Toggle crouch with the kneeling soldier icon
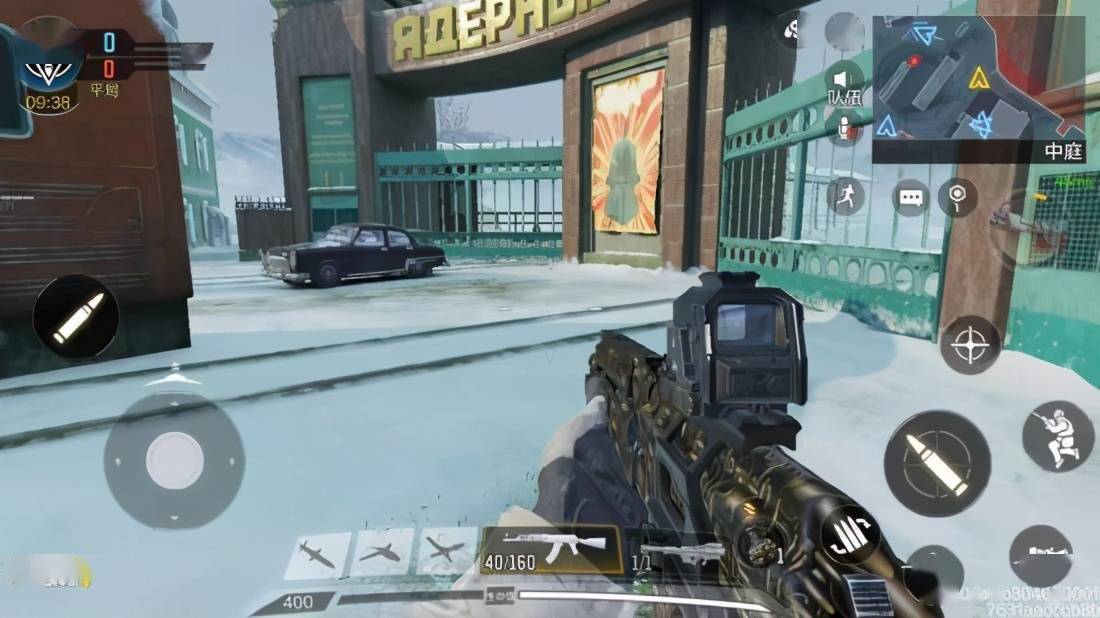The width and height of the screenshot is (1100, 618). click(1057, 436)
